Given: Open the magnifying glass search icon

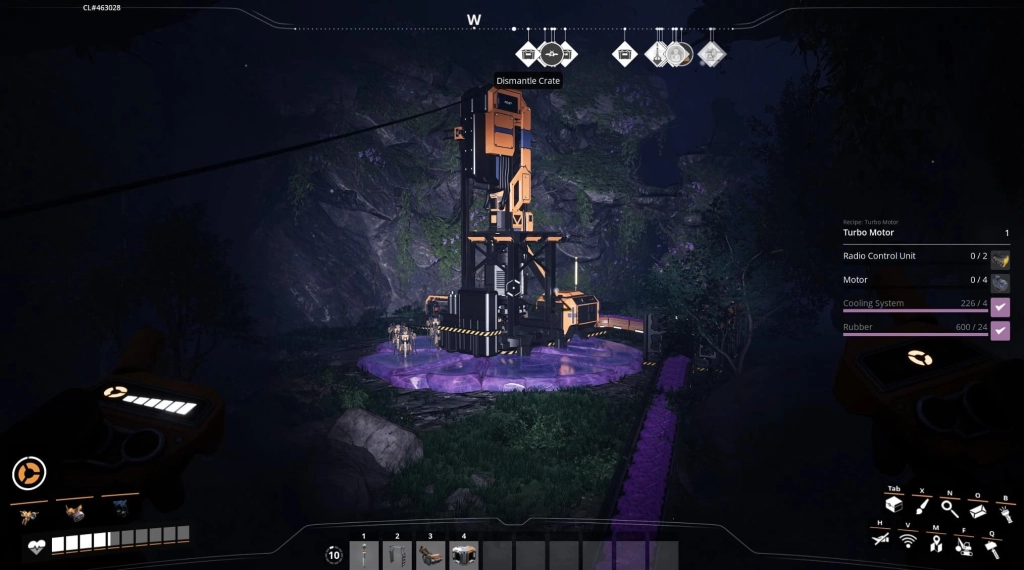Looking at the screenshot, I should tap(950, 508).
